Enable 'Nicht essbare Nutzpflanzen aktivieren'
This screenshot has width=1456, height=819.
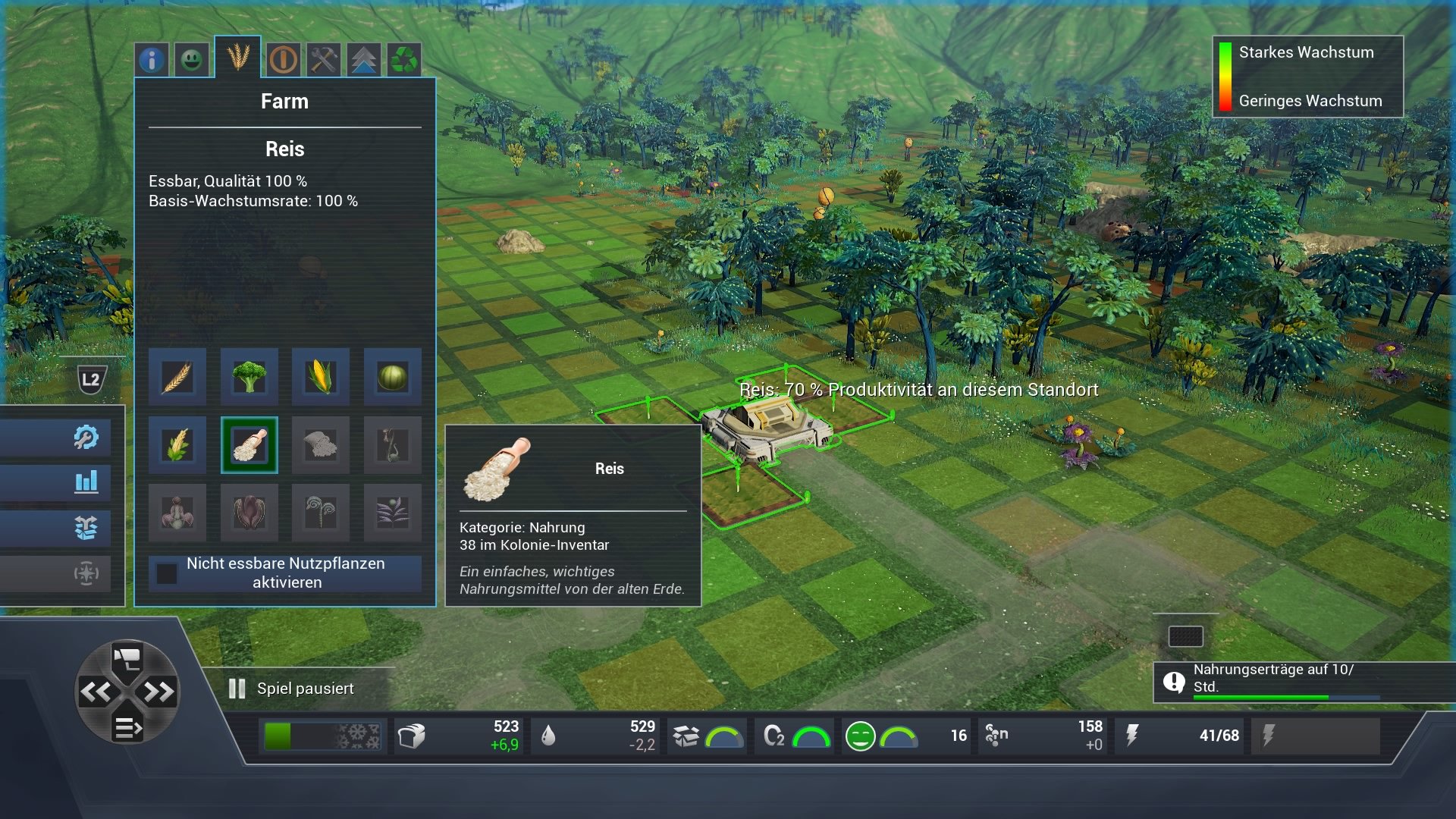168,575
